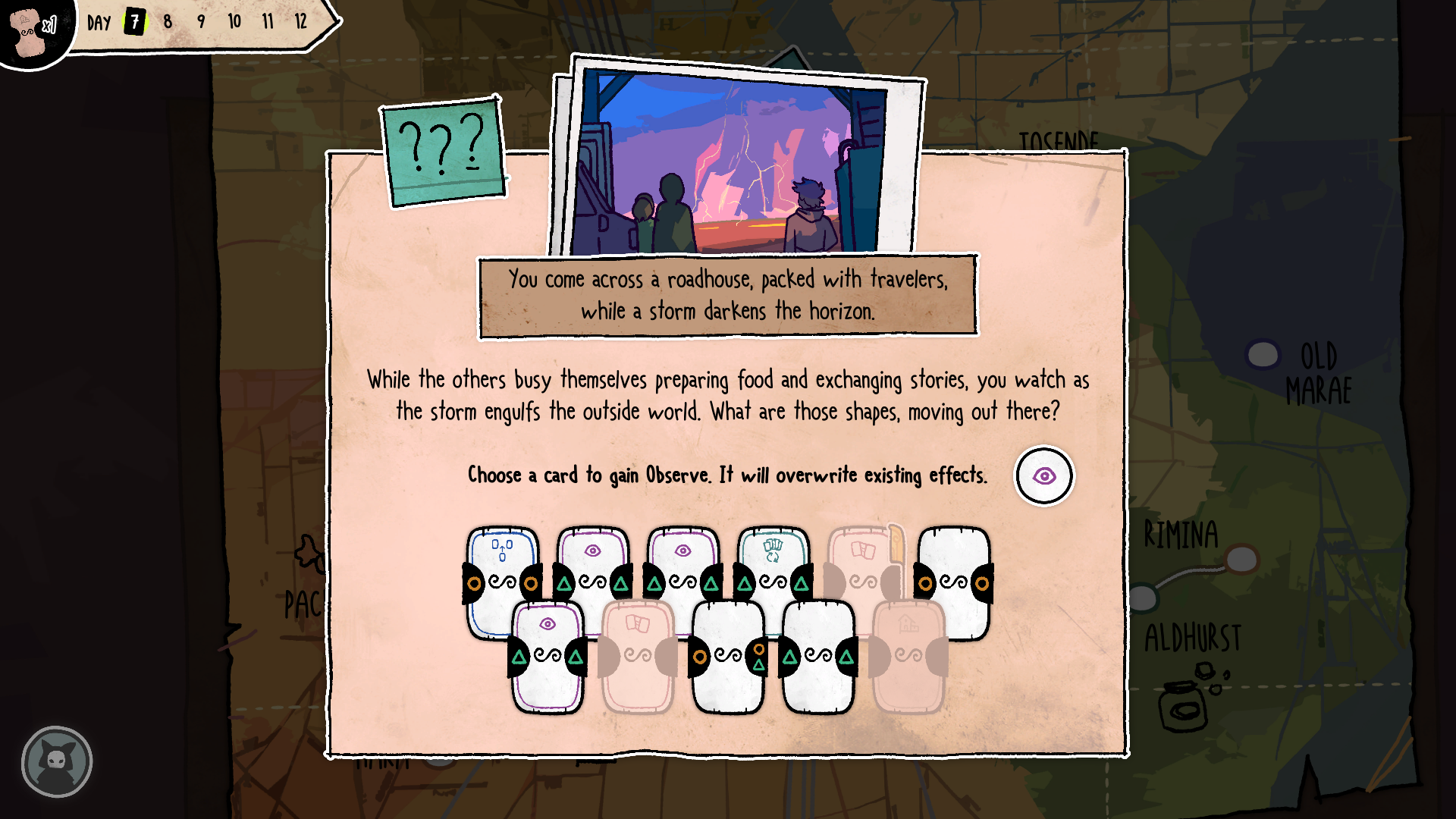Open the cat mask menu button

57,761
